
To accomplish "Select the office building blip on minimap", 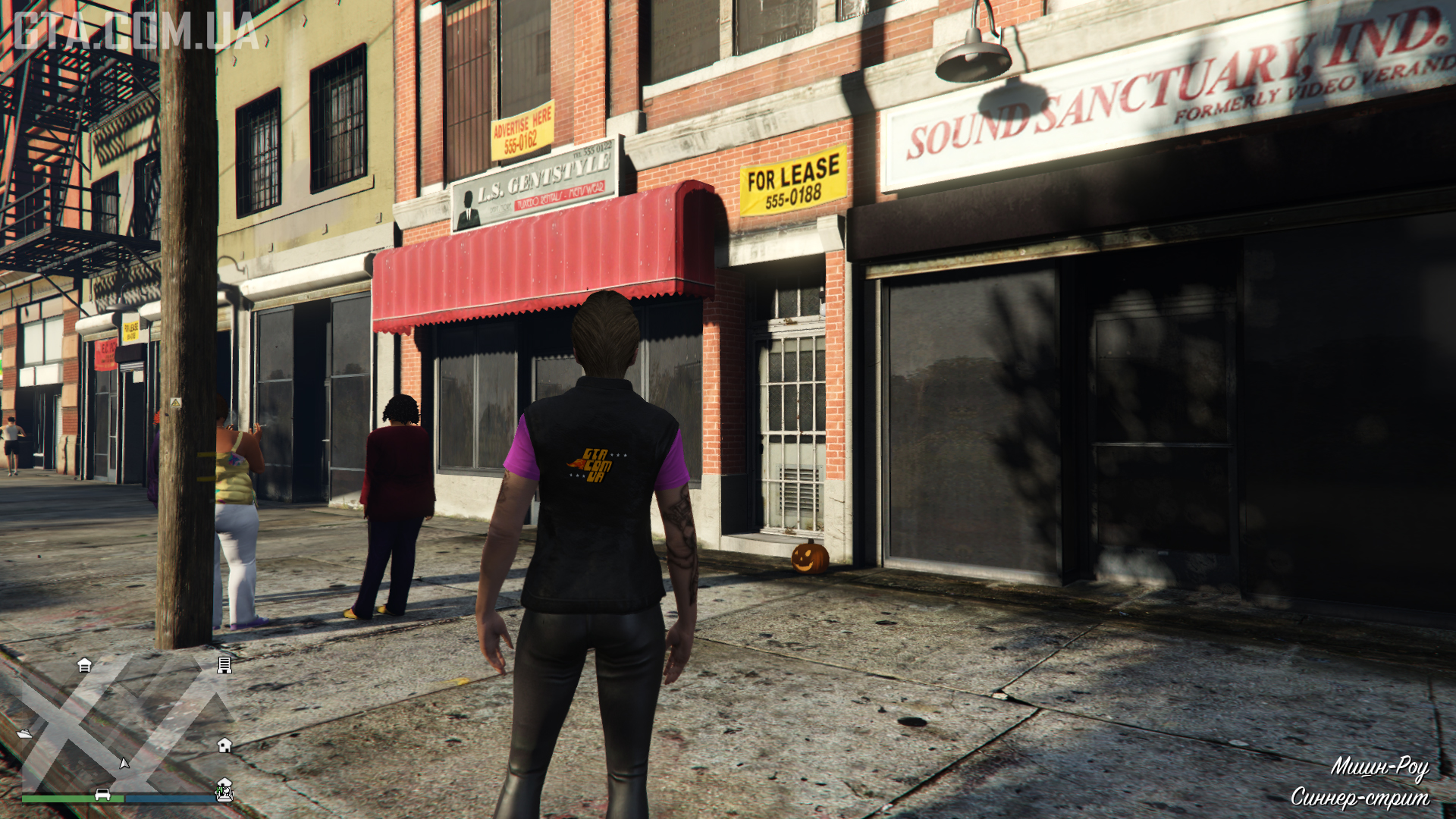I will [x=224, y=665].
